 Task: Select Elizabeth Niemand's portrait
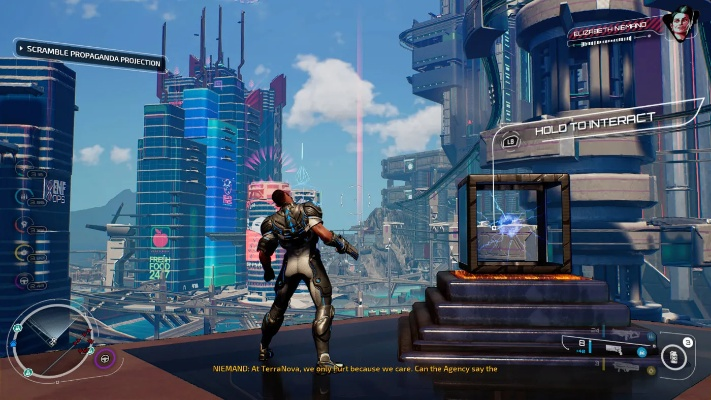681,24
